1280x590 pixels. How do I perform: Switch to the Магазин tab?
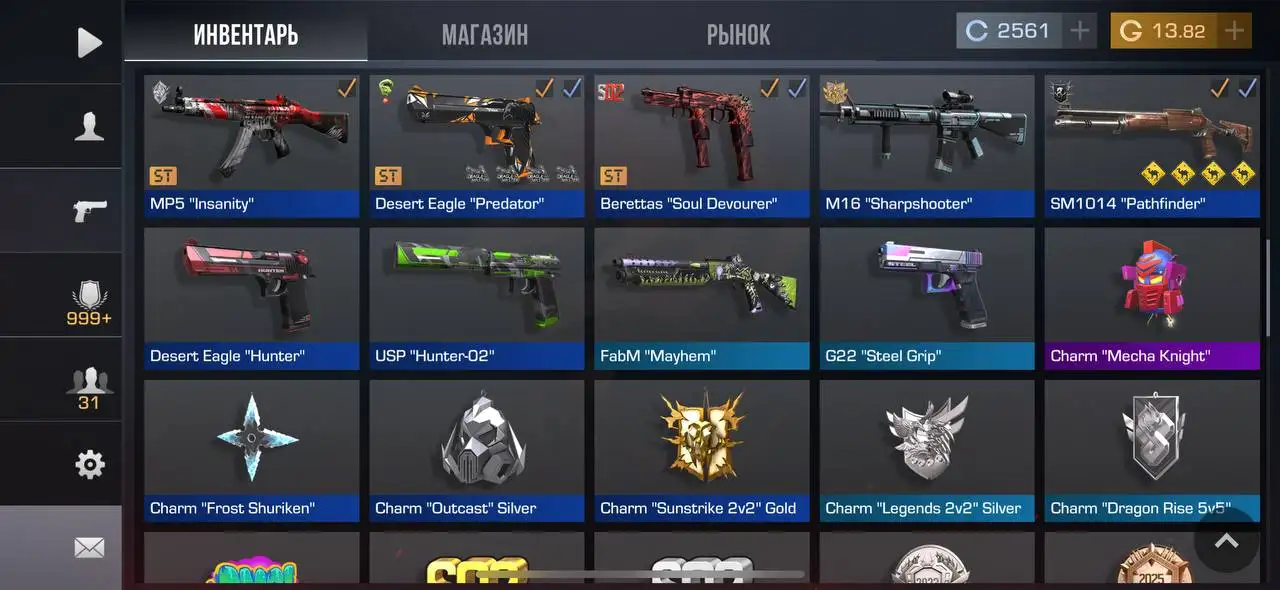pyautogui.click(x=485, y=36)
